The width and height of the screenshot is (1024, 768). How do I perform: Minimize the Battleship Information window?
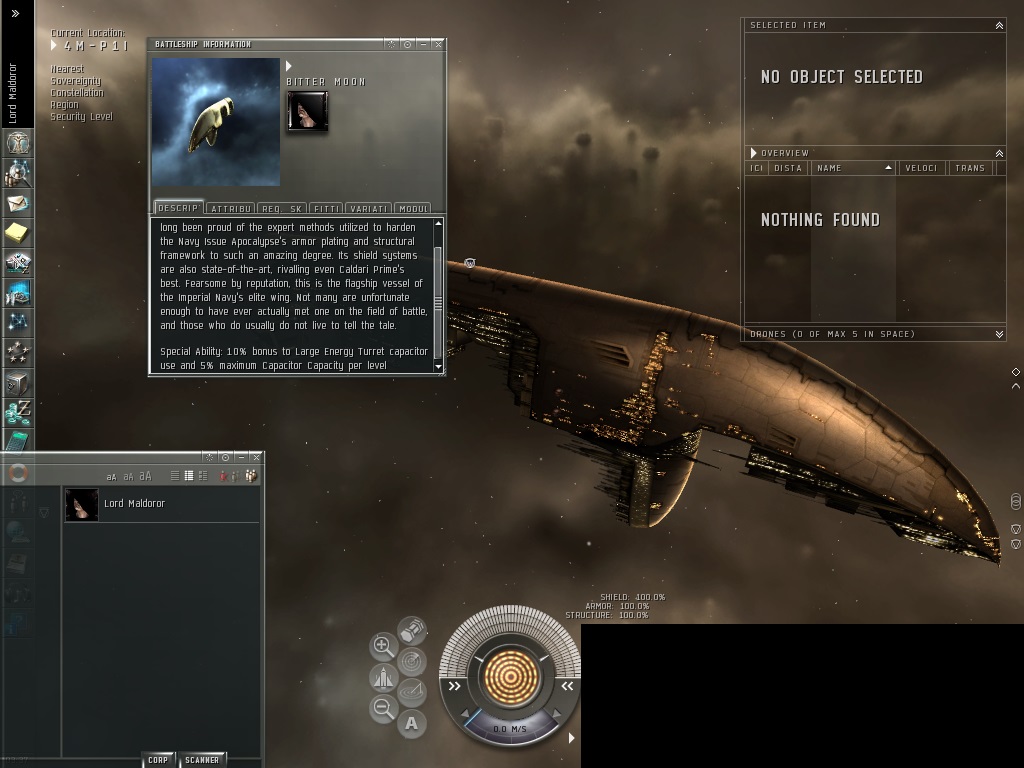pos(423,44)
